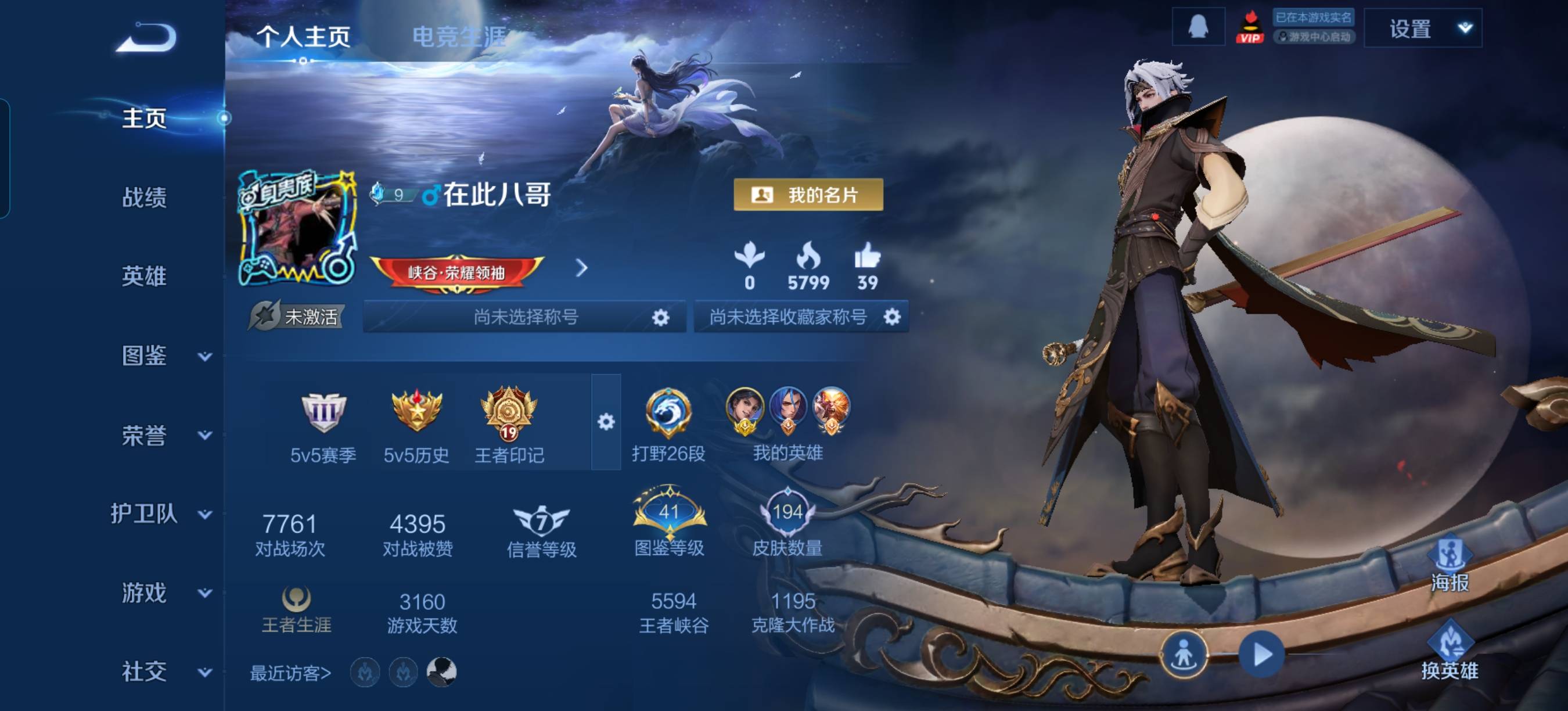This screenshot has height=711, width=1568.
Task: Expand the 护卫队 sidebar section
Action: [161, 513]
